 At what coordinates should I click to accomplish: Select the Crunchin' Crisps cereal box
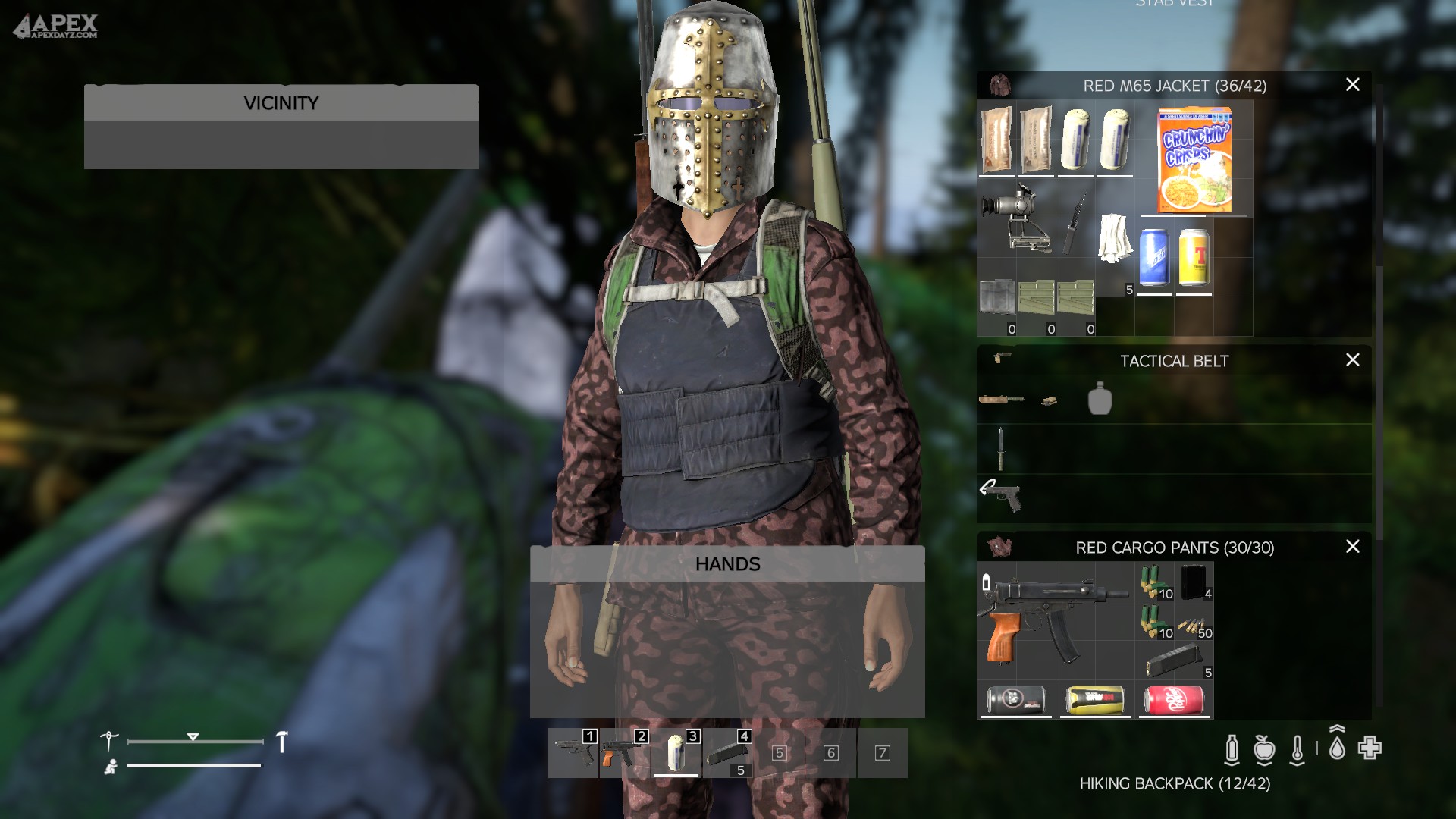coord(1195,160)
